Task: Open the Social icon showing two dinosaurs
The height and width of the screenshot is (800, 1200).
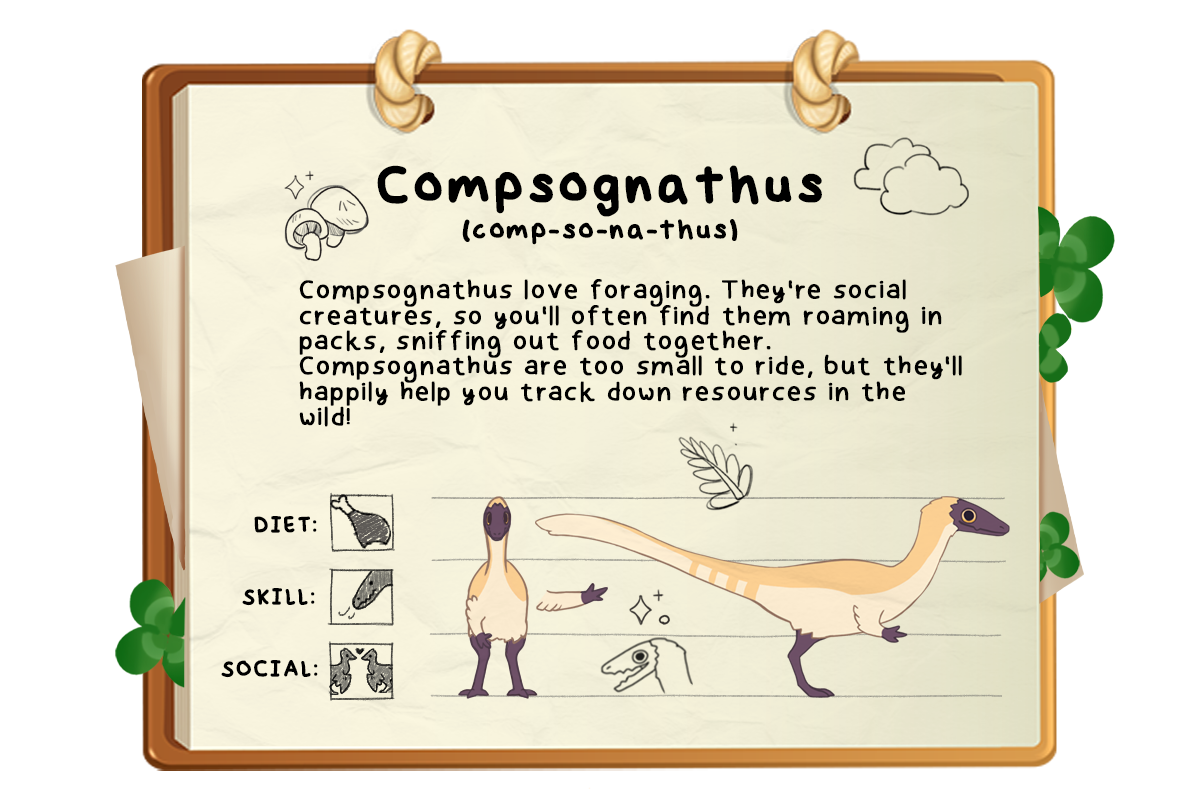Action: tap(361, 670)
